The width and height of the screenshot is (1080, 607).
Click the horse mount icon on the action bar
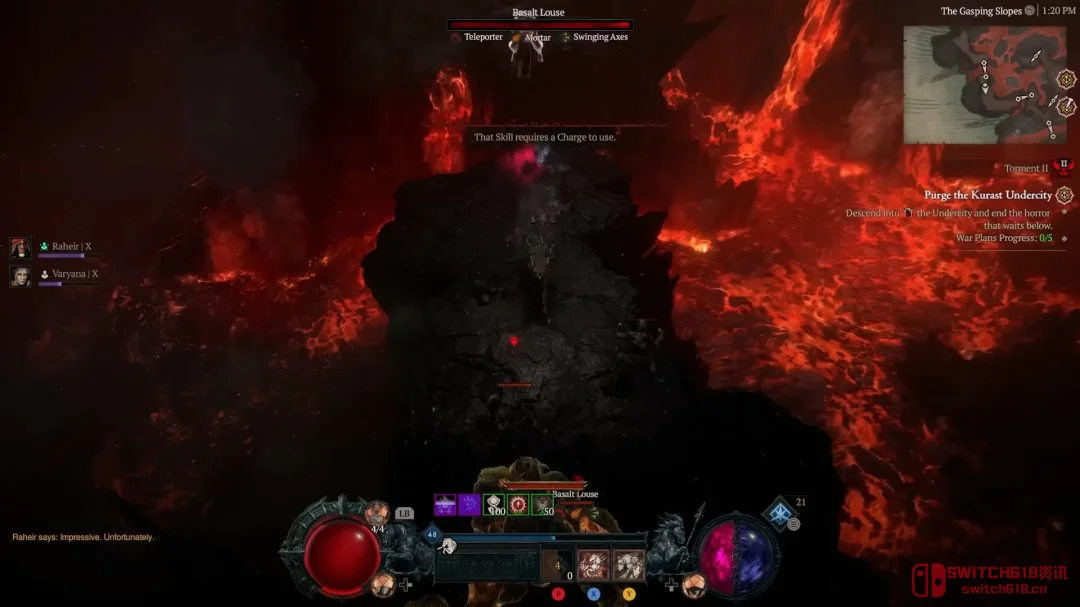tap(448, 546)
